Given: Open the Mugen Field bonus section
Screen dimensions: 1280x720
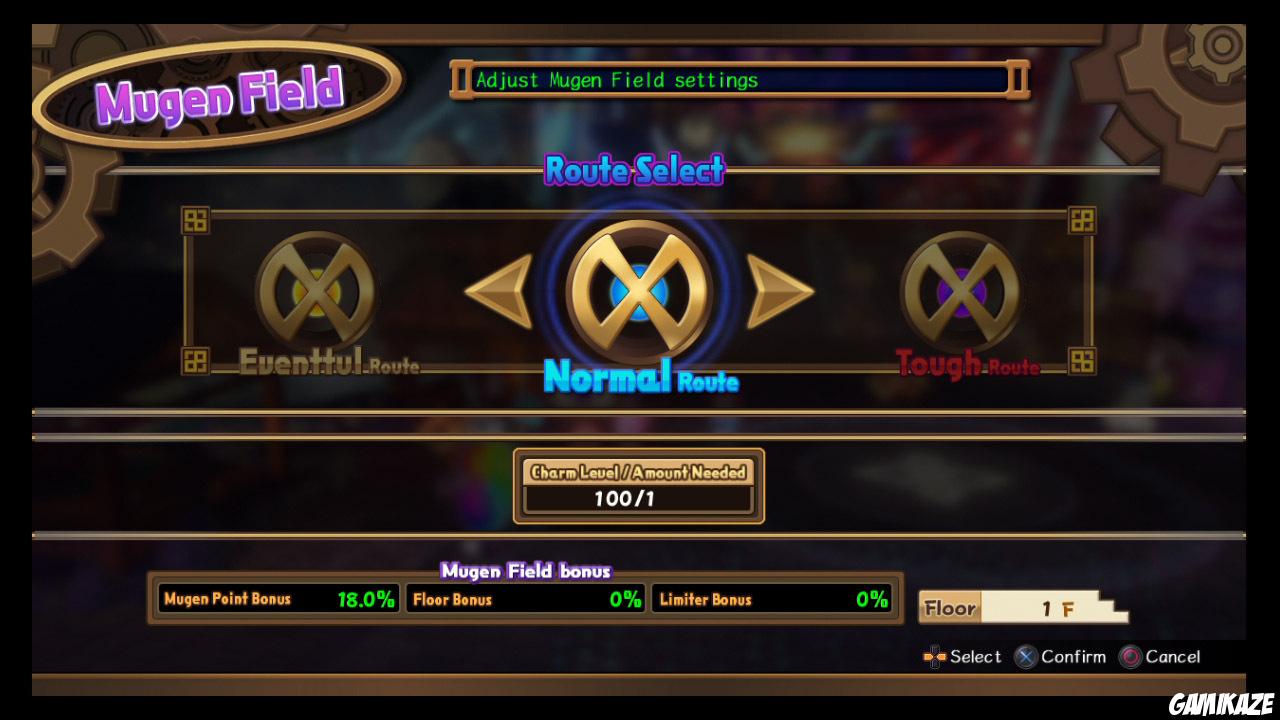Looking at the screenshot, I should coord(527,571).
